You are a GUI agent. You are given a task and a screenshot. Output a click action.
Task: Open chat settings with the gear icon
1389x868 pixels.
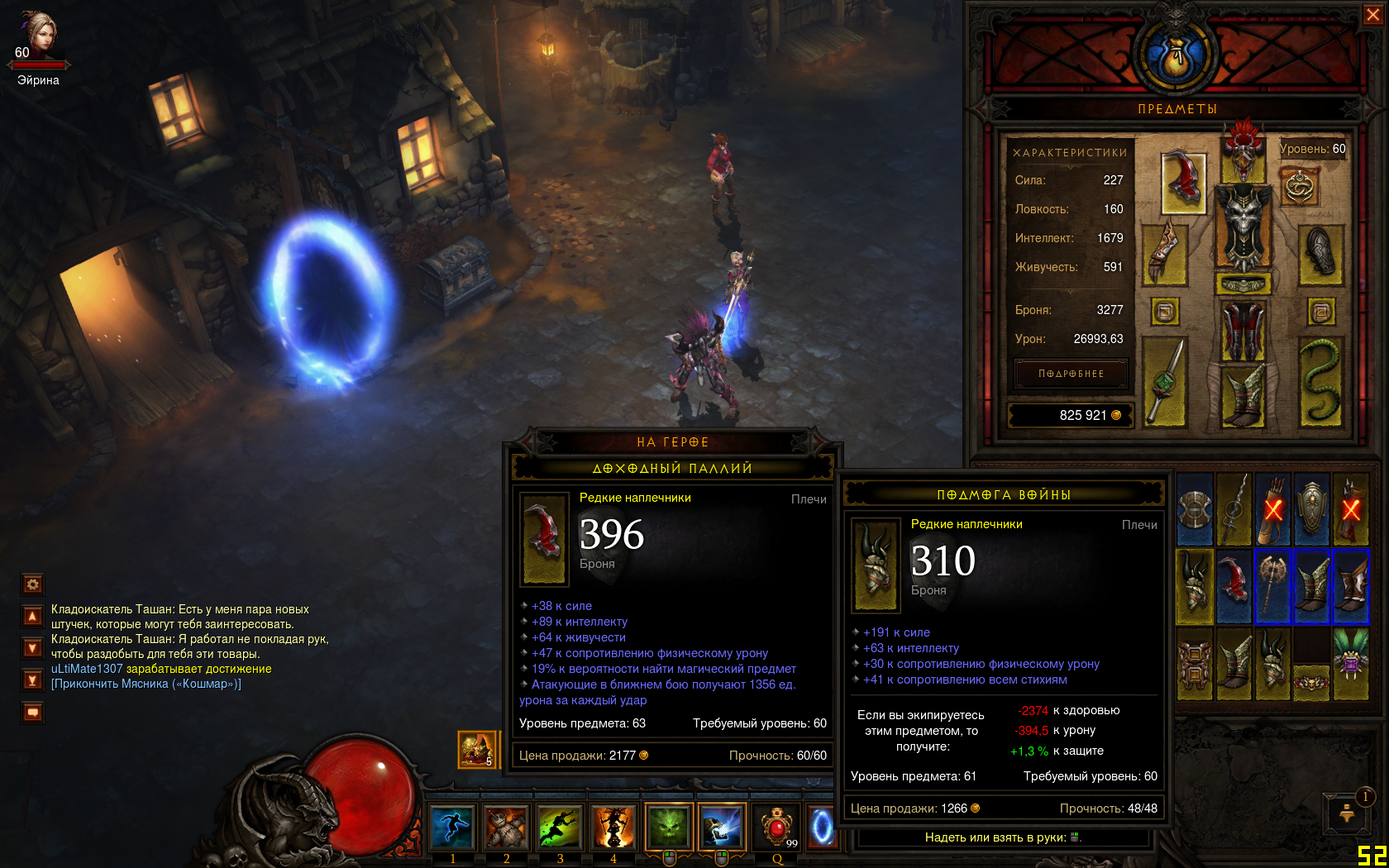[33, 584]
